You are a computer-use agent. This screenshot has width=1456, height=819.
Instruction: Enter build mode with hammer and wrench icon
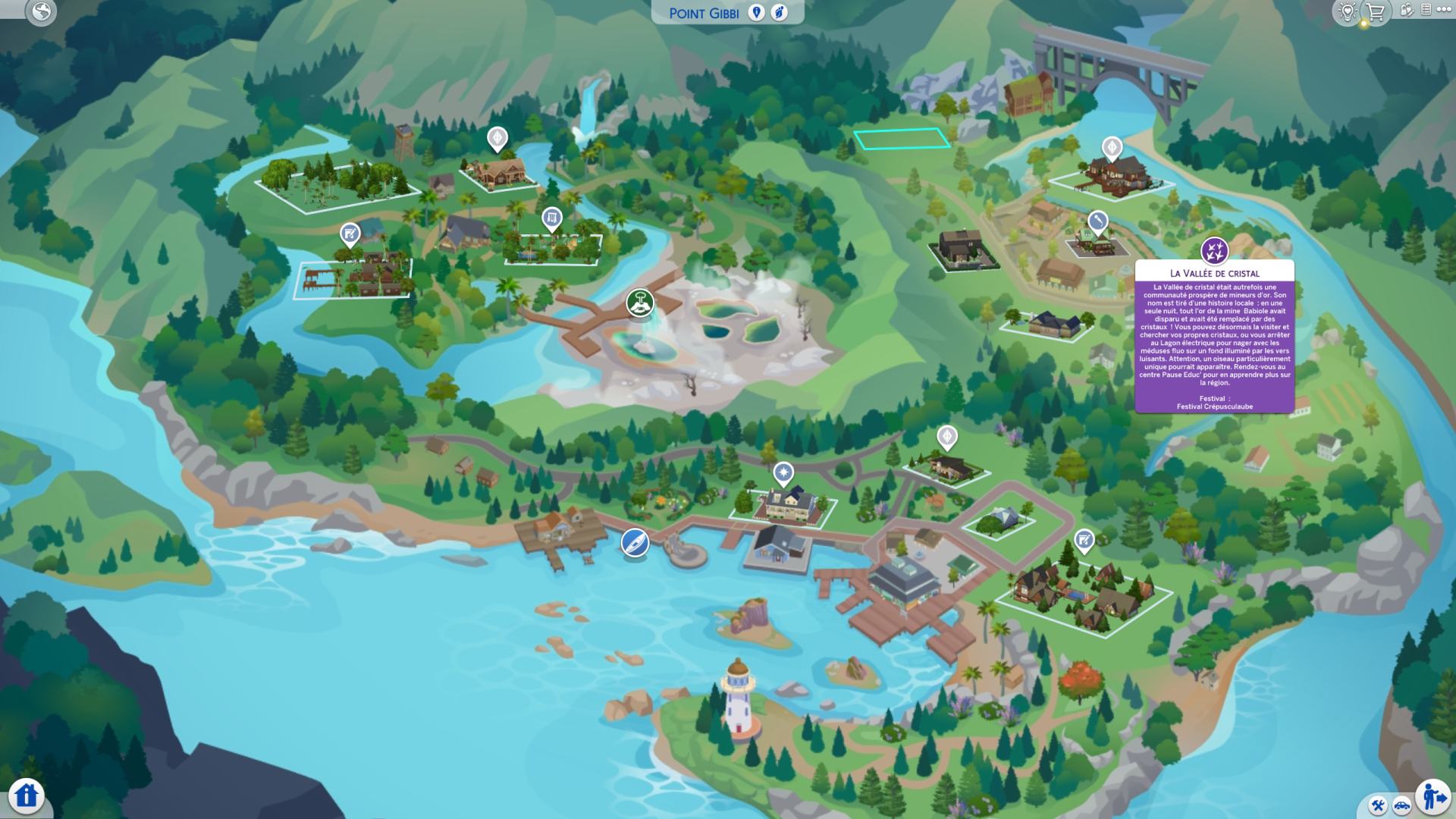(1379, 805)
